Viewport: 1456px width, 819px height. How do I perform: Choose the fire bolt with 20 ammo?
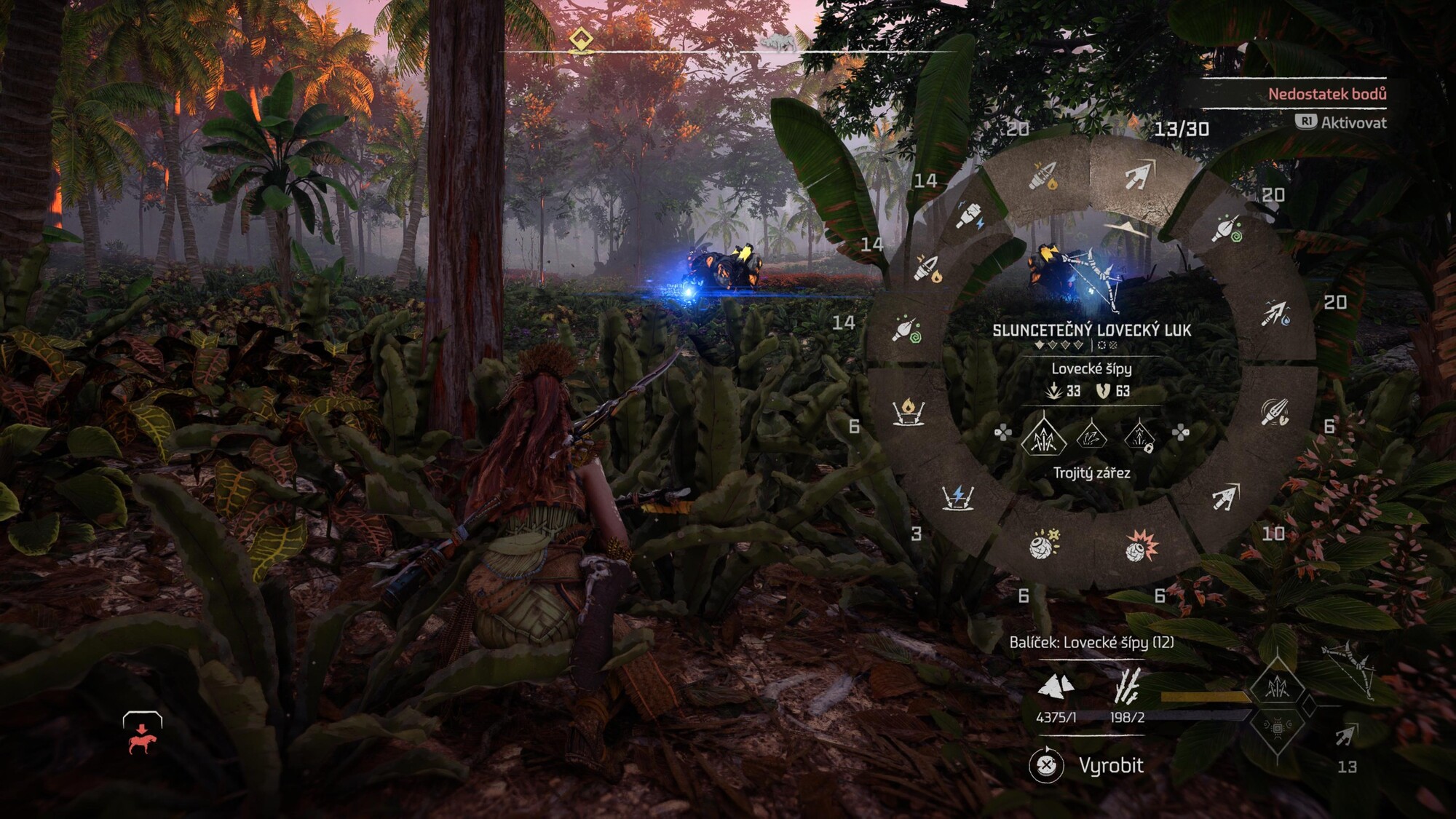click(1042, 176)
